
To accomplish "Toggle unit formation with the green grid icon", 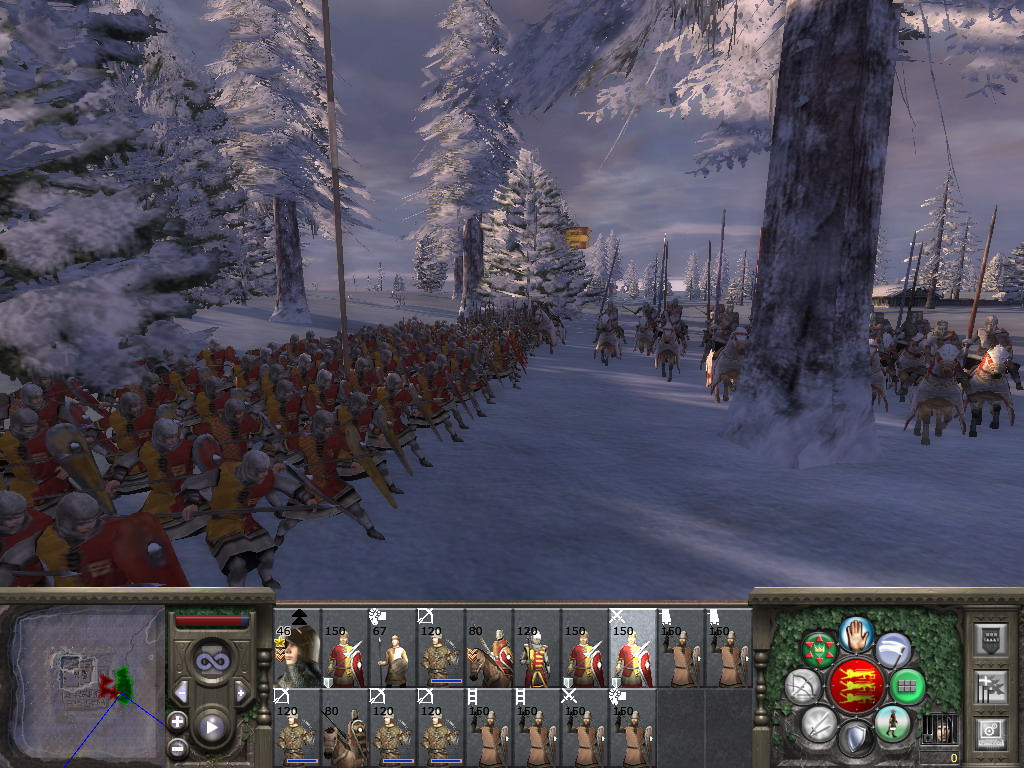I will pyautogui.click(x=907, y=686).
